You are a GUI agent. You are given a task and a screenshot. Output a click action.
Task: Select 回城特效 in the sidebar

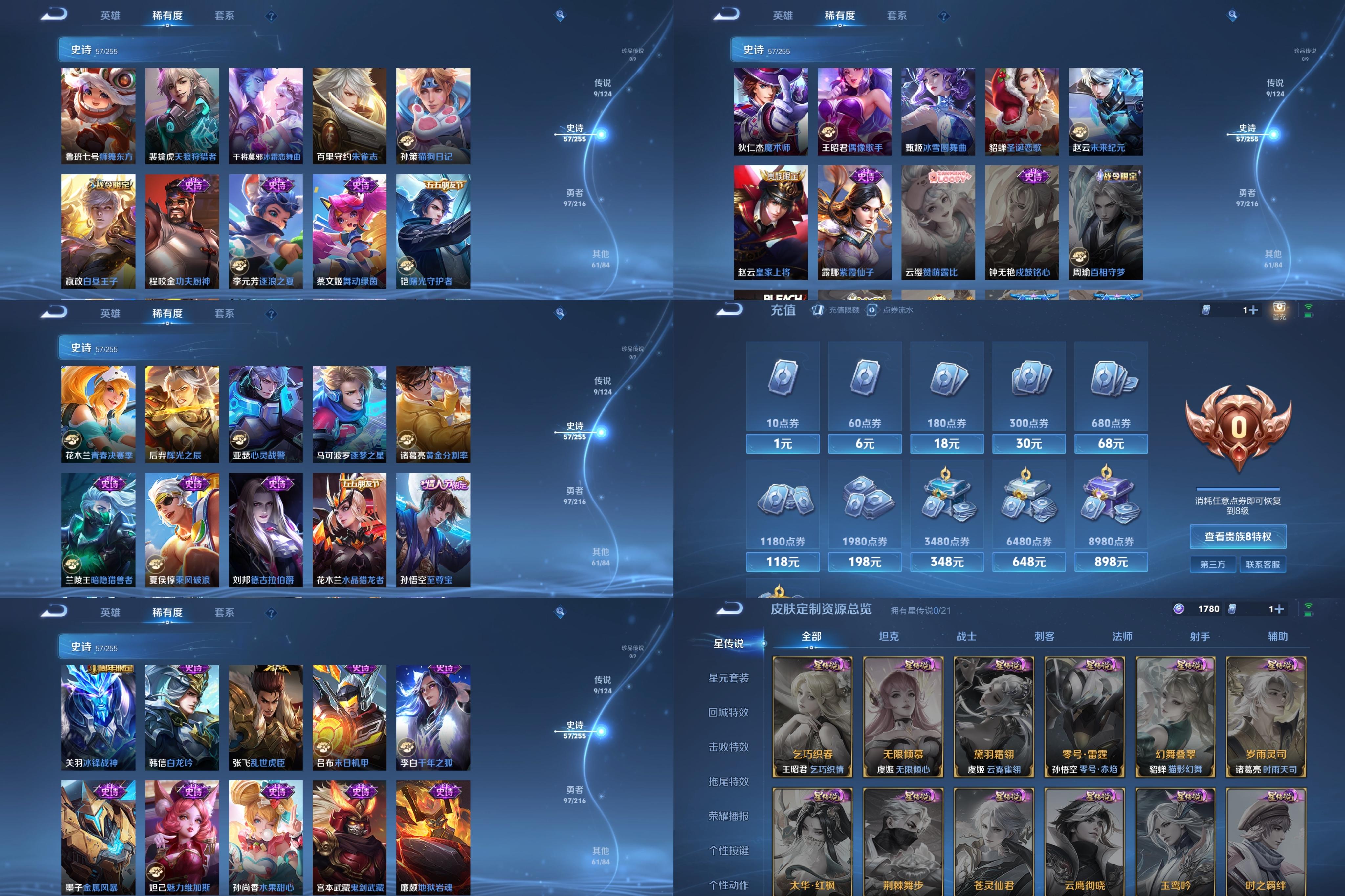click(x=728, y=713)
